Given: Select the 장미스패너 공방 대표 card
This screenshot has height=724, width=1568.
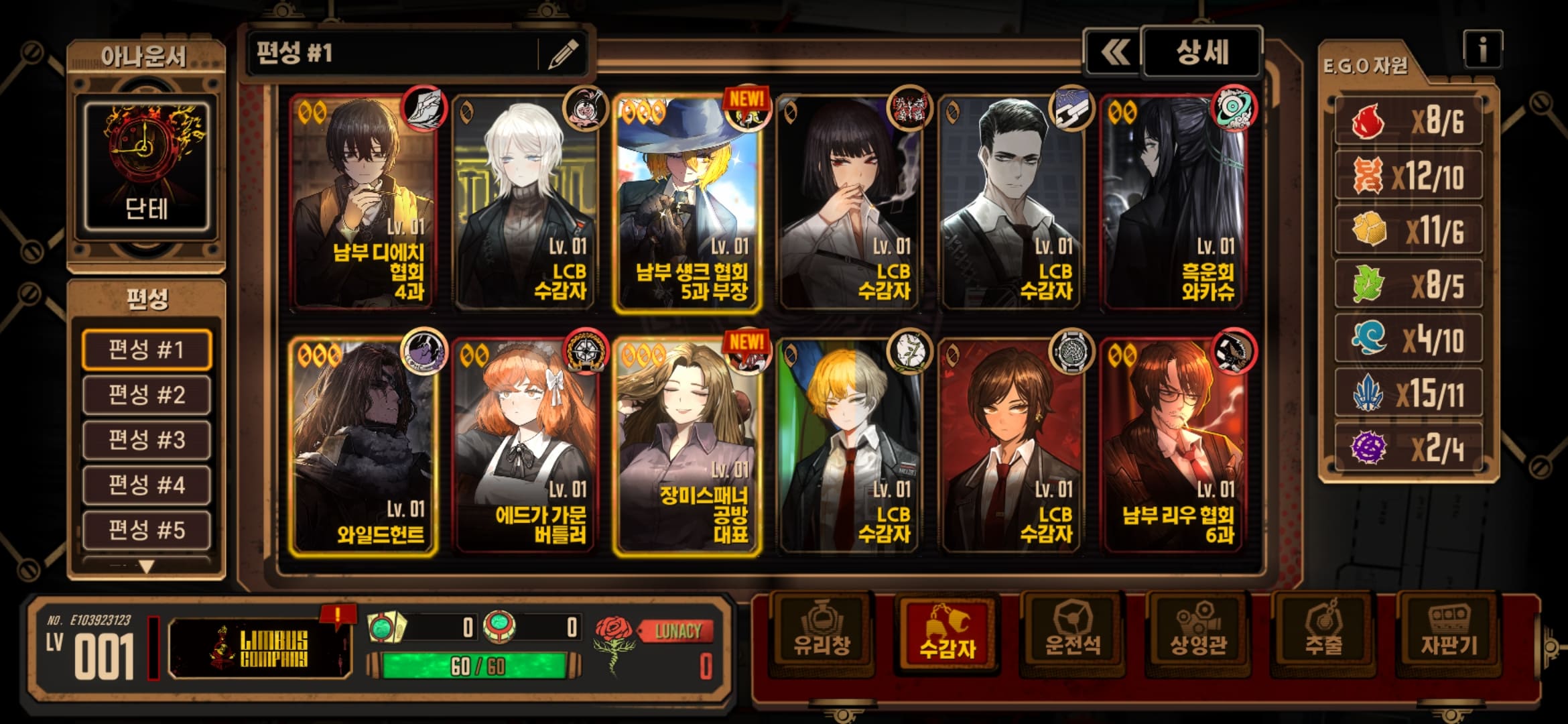Looking at the screenshot, I should pyautogui.click(x=688, y=446).
